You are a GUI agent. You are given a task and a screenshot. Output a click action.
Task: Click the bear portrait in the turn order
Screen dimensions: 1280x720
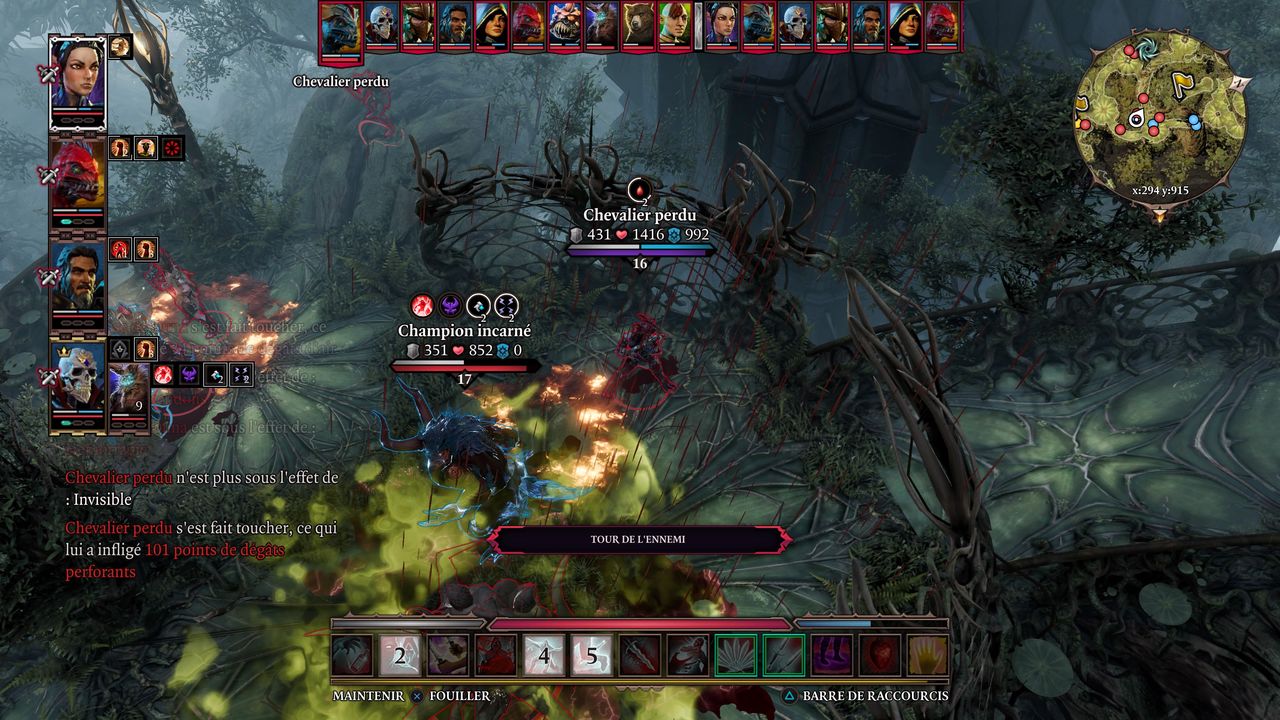(638, 24)
